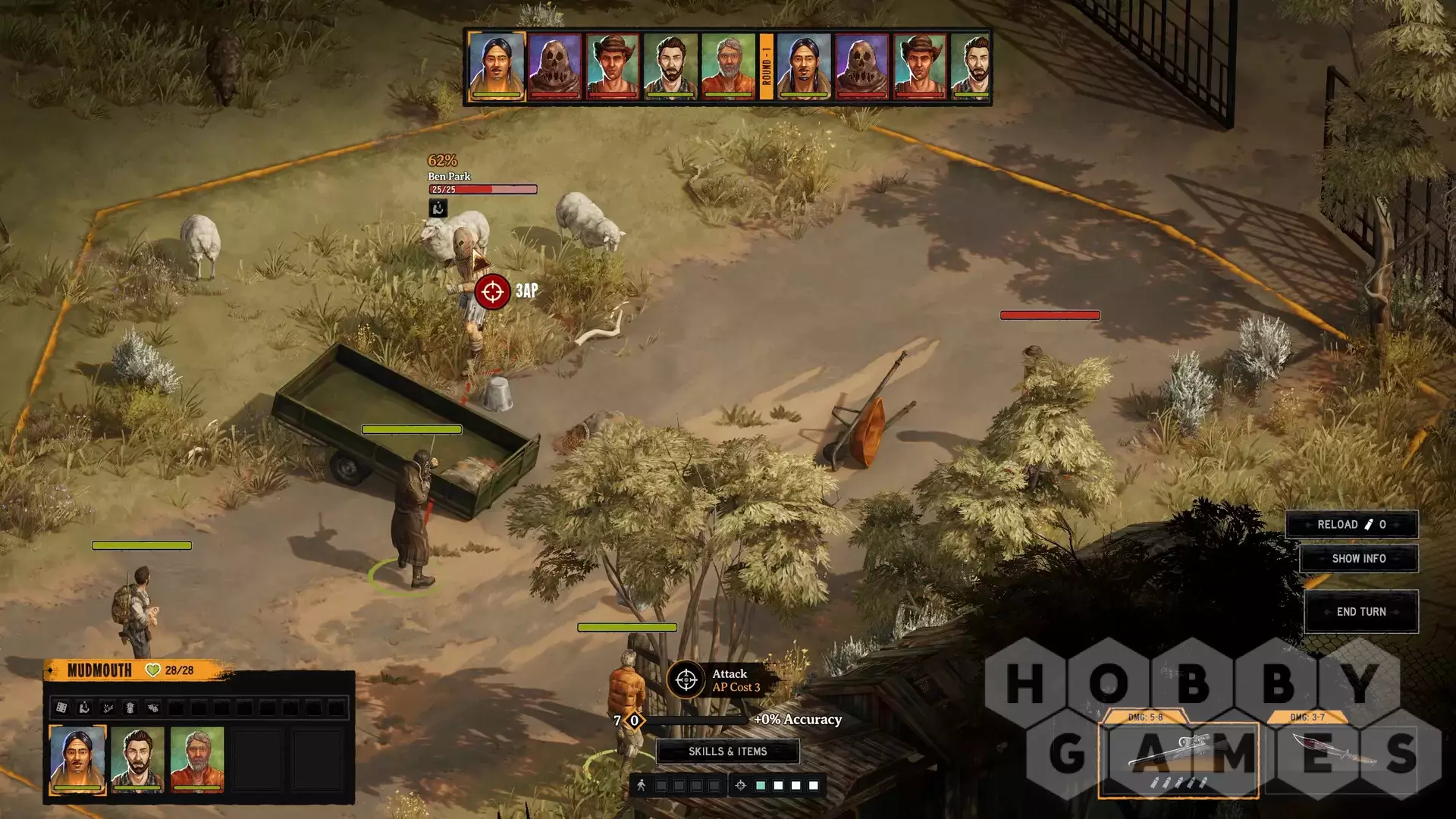
Task: Open the Skills & Items panel
Action: point(727,752)
